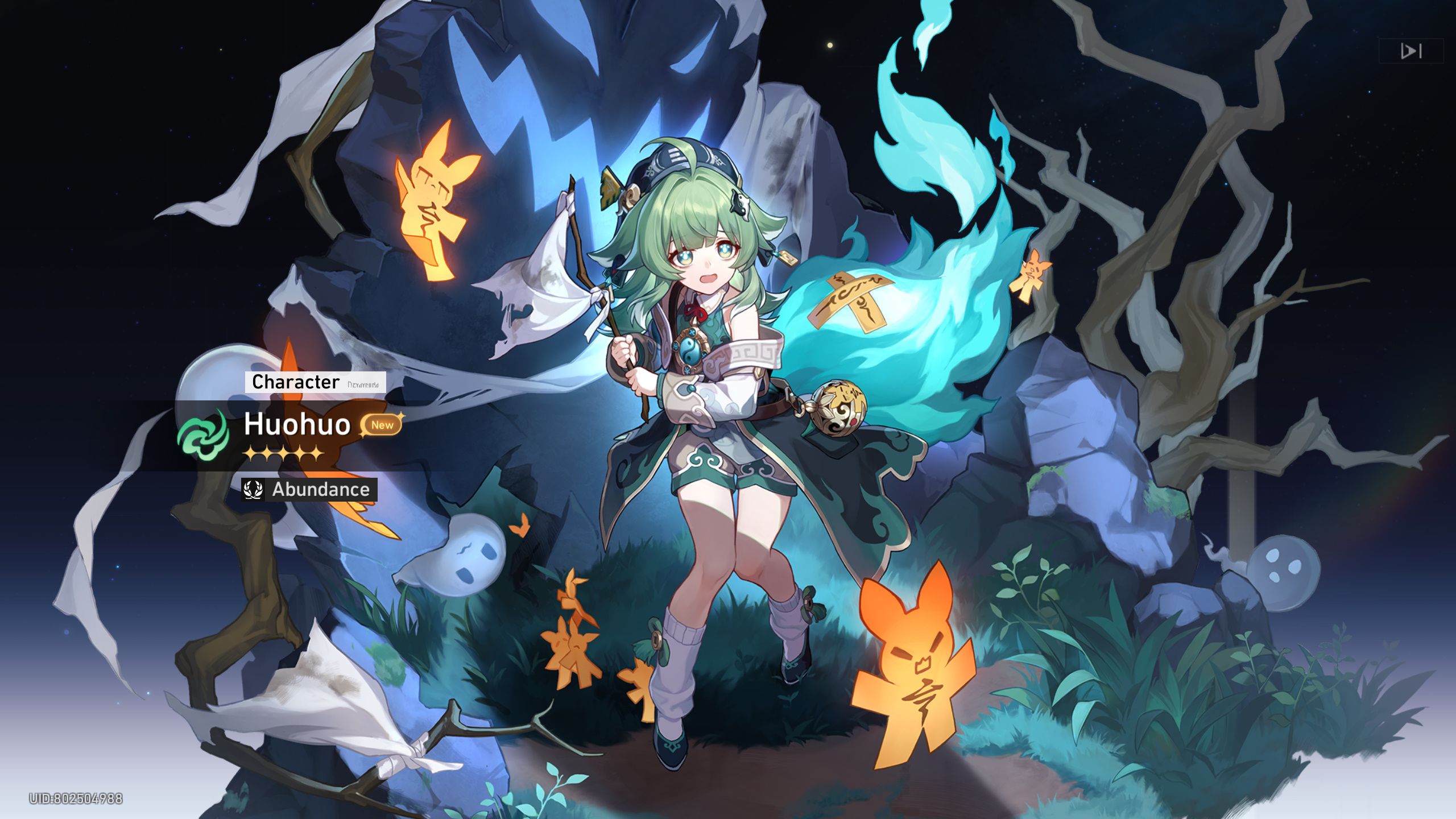The image size is (1456, 819).
Task: Click the last star of the rarity row
Action: coord(316,454)
